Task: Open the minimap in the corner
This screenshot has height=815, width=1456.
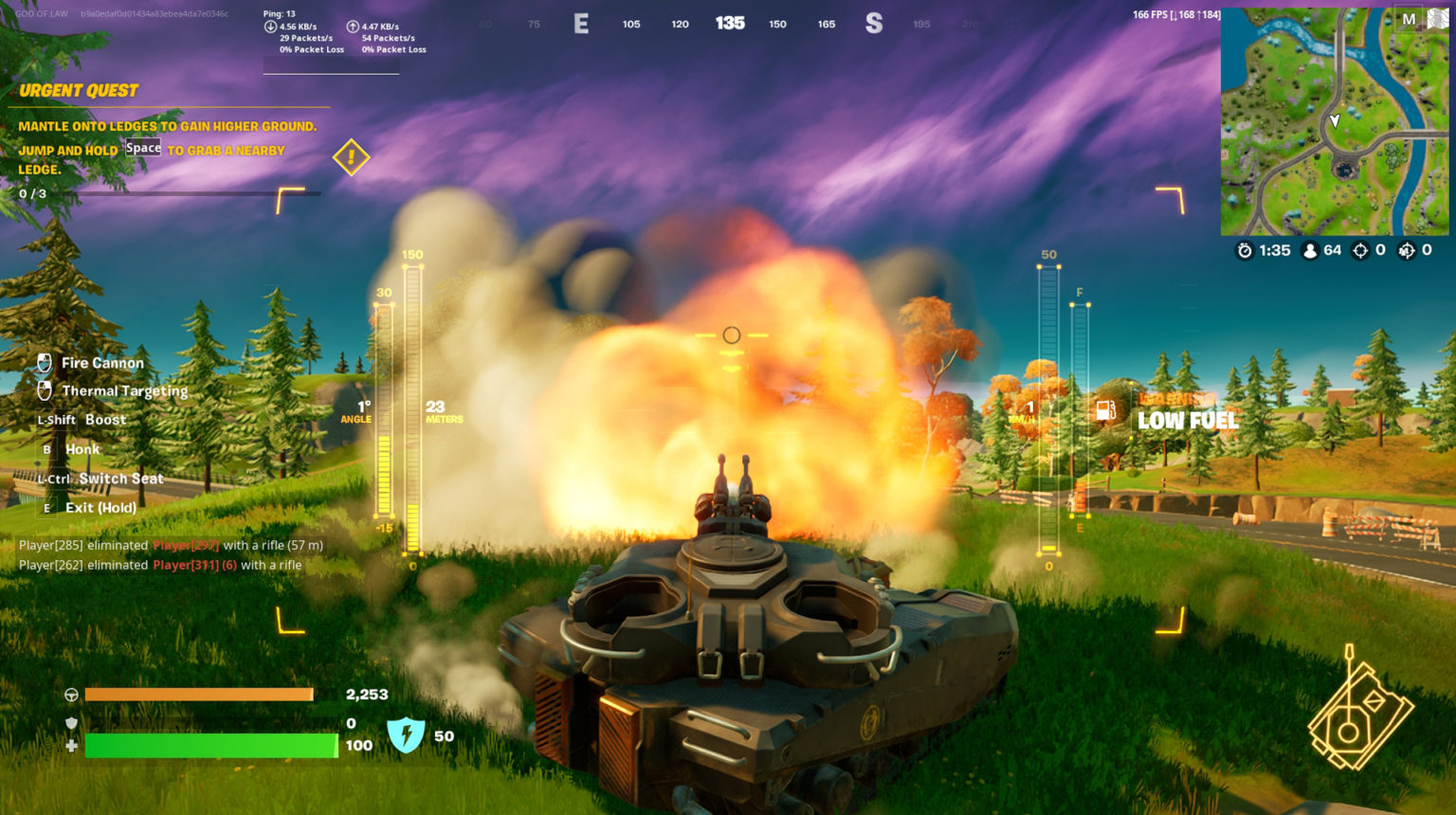Action: pos(1337,118)
